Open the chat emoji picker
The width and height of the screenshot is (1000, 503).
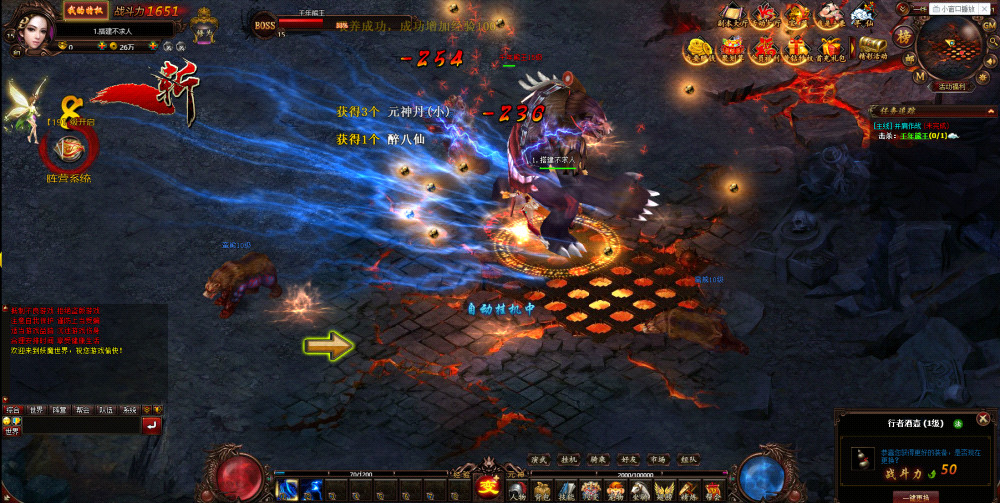click(x=6, y=421)
